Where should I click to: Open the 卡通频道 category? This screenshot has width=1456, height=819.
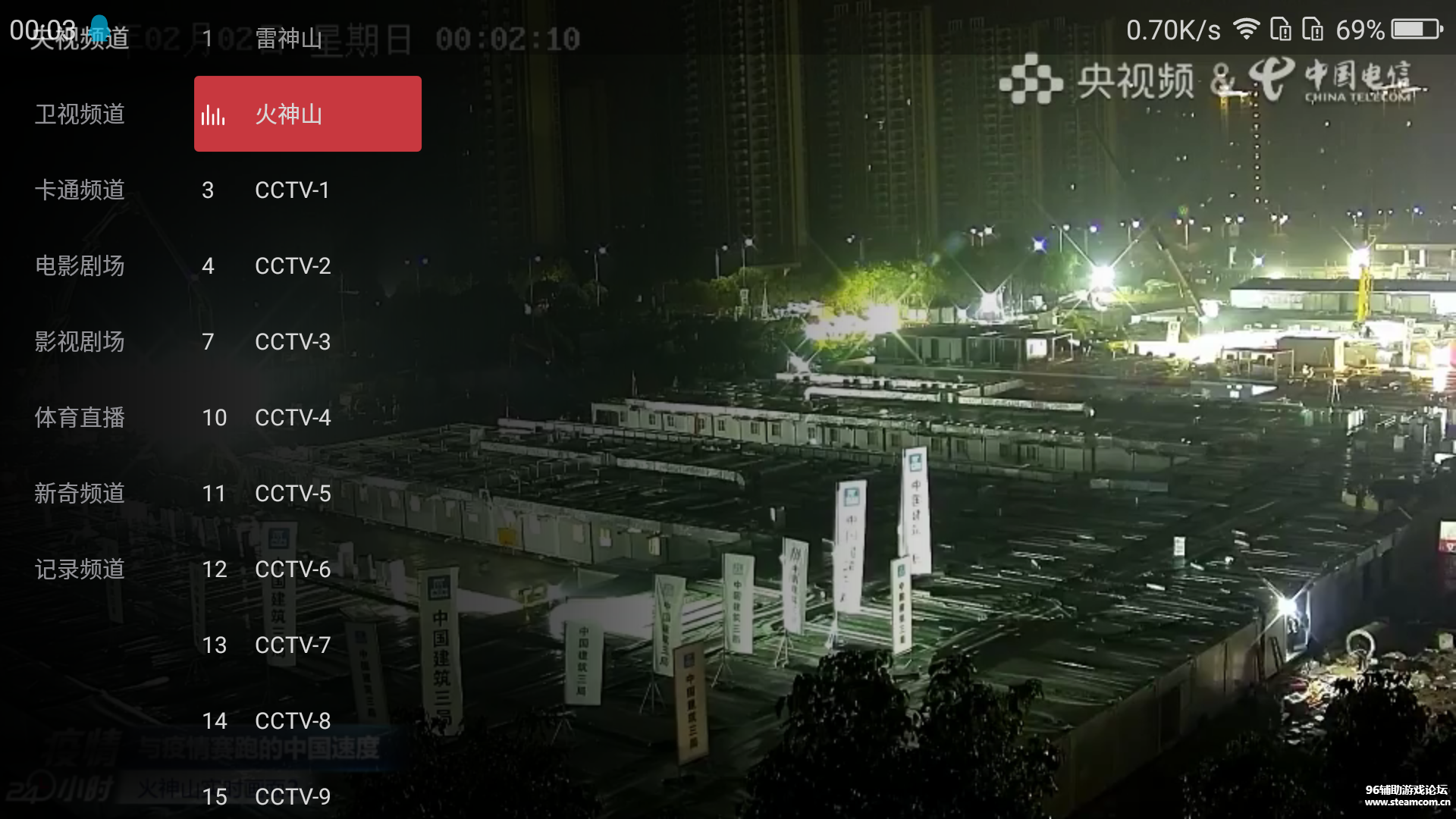[x=80, y=190]
